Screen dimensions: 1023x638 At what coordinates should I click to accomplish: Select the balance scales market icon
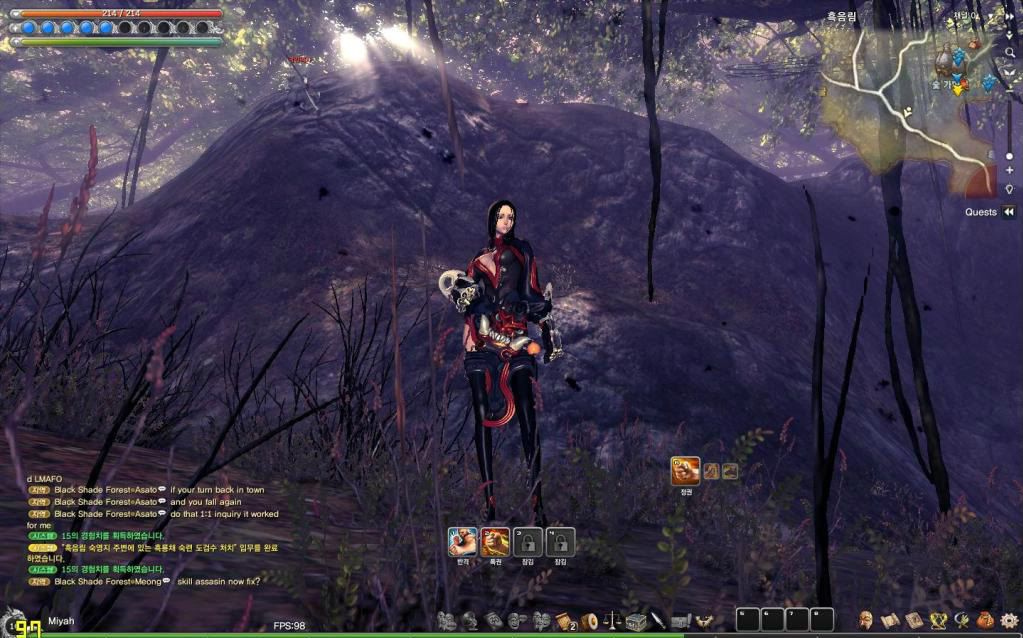613,621
